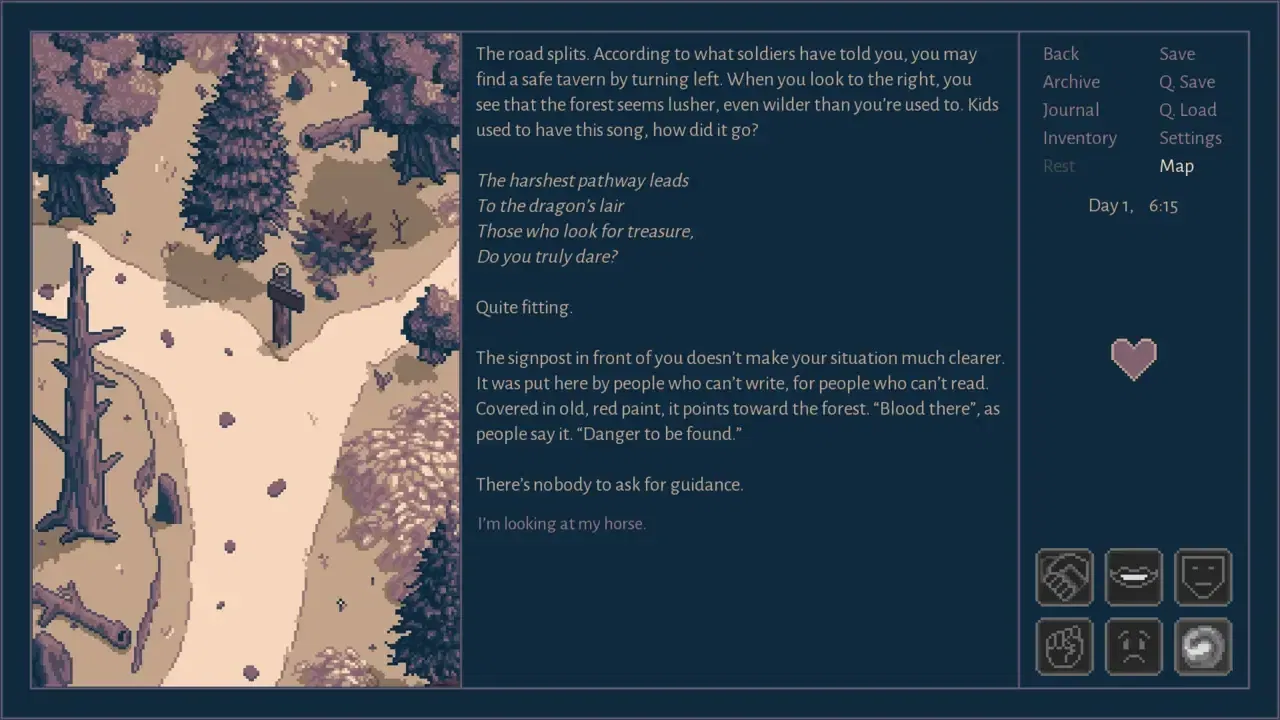
Task: Select the grinning mouth attitude icon
Action: (x=1133, y=578)
